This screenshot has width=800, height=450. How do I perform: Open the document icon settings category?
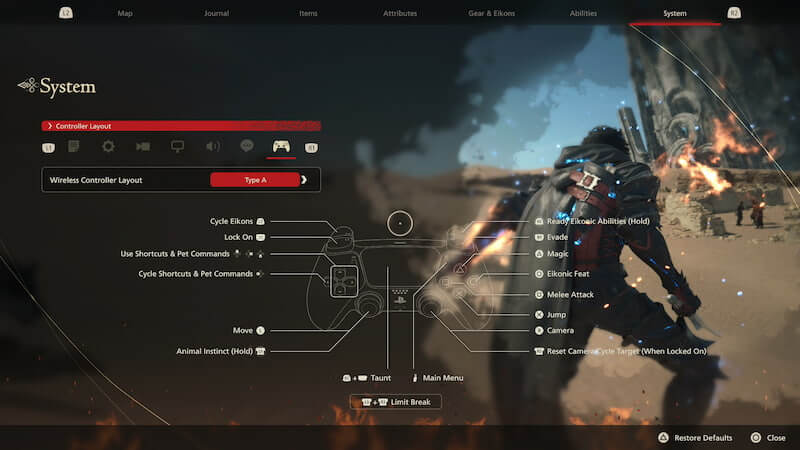coord(74,146)
